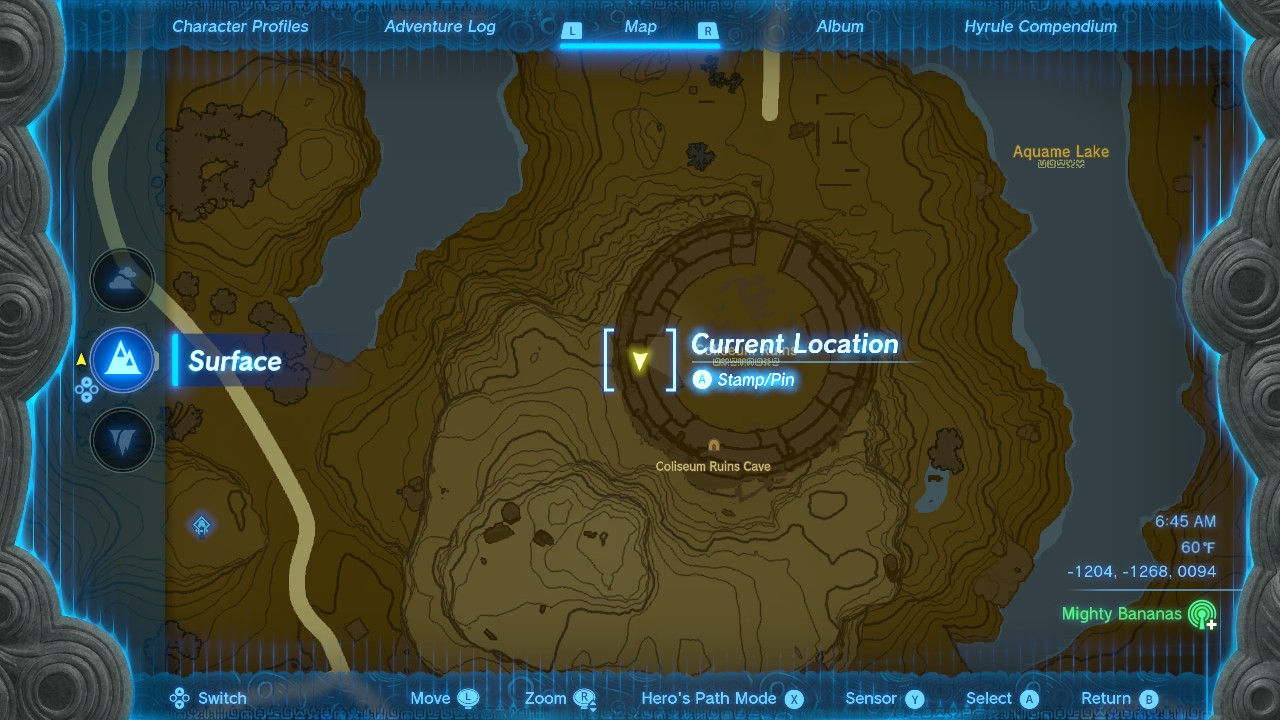Click the Aquame Lake map label
The width and height of the screenshot is (1280, 720).
tap(1060, 152)
